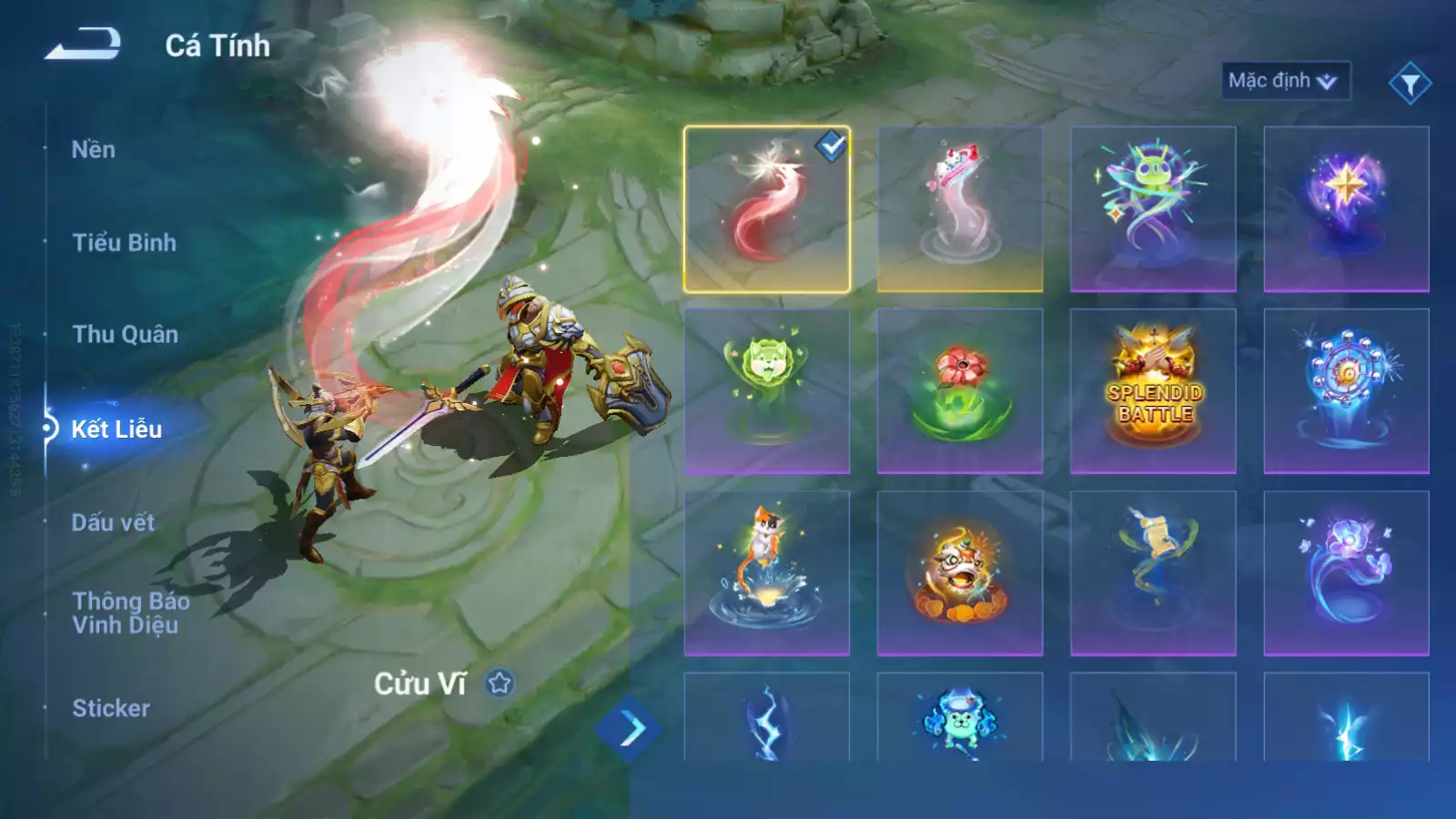The image size is (1456, 819).
Task: Click the blue right-arrow expand button
Action: (x=630, y=729)
